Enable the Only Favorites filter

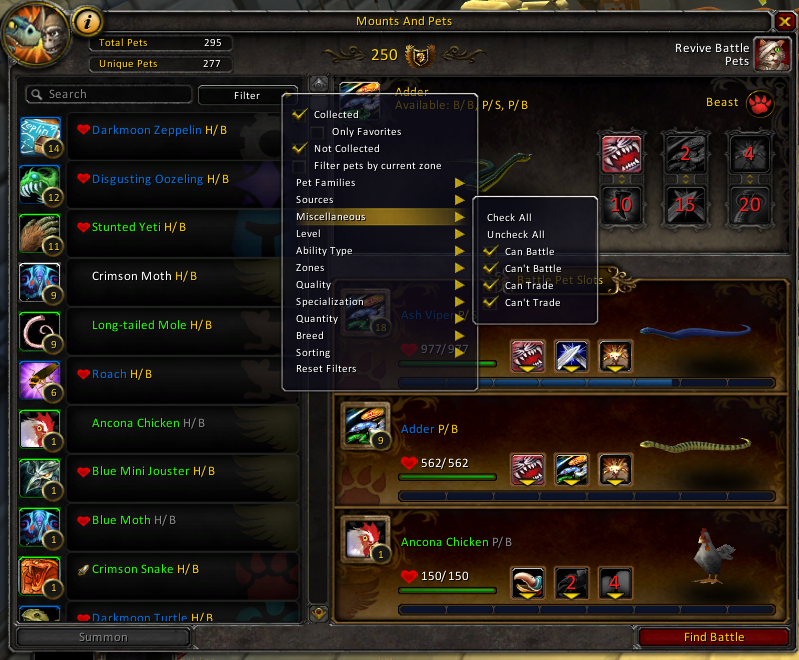tap(317, 132)
